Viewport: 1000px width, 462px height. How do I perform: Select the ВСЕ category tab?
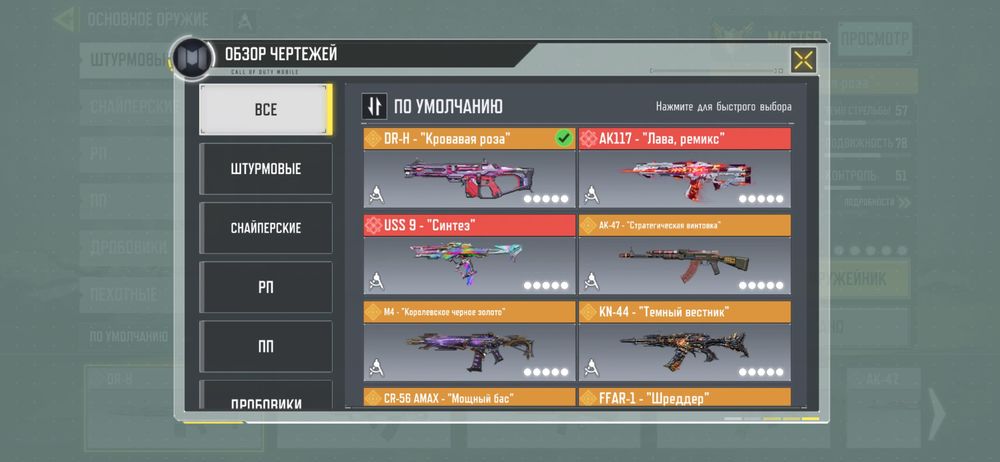[264, 109]
